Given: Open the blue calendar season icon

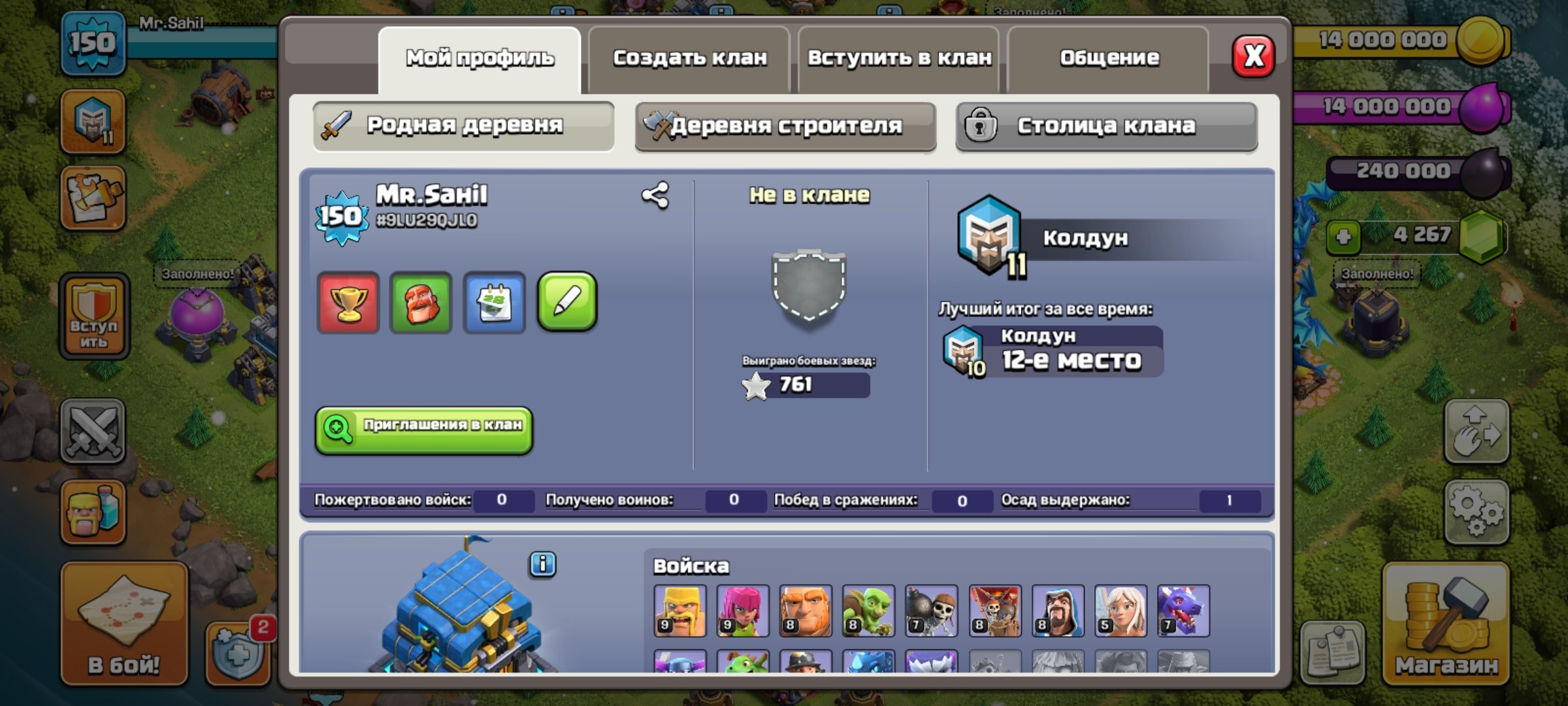Looking at the screenshot, I should (x=495, y=303).
